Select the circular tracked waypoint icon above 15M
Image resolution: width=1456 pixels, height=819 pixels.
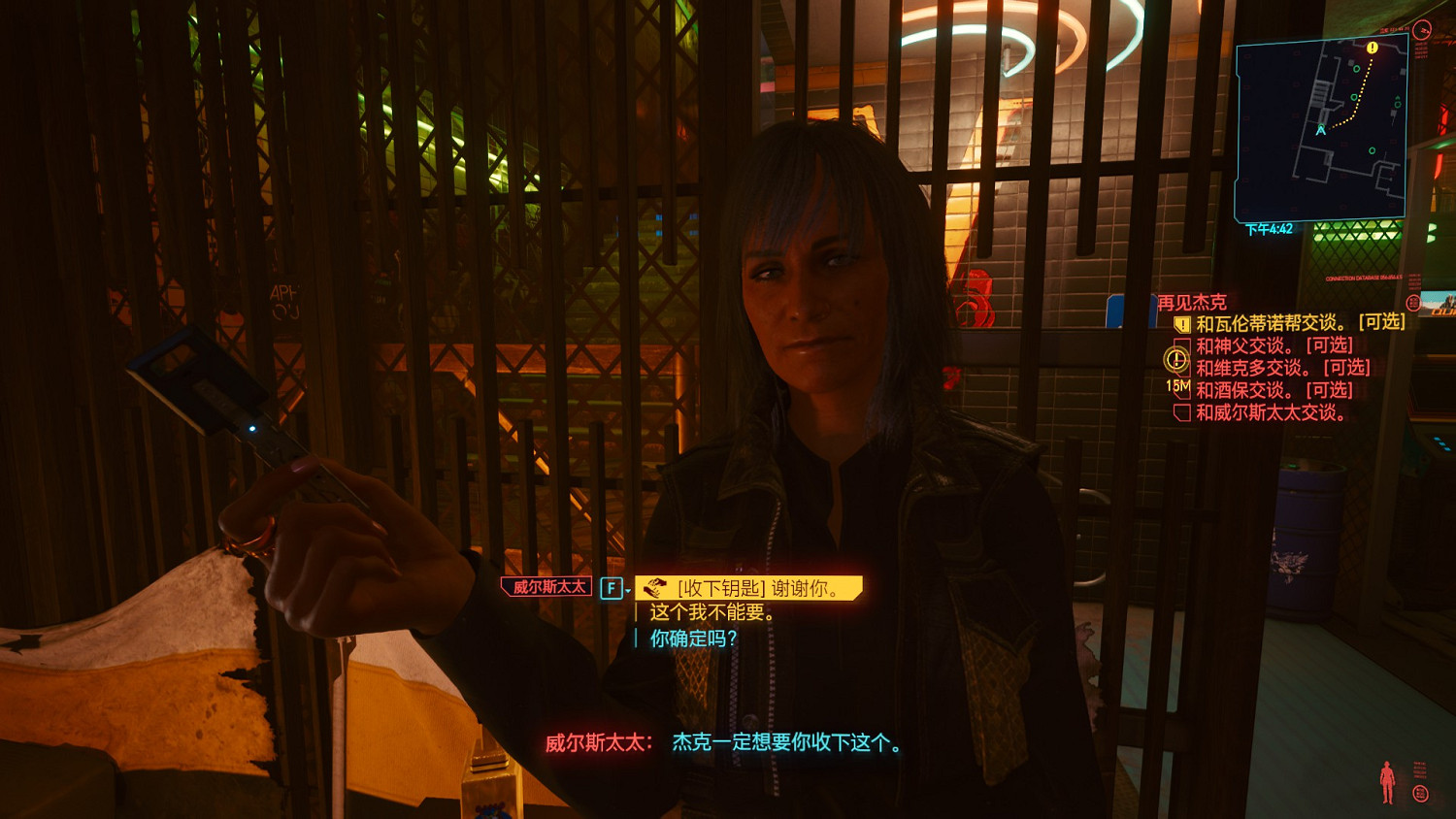1175,359
